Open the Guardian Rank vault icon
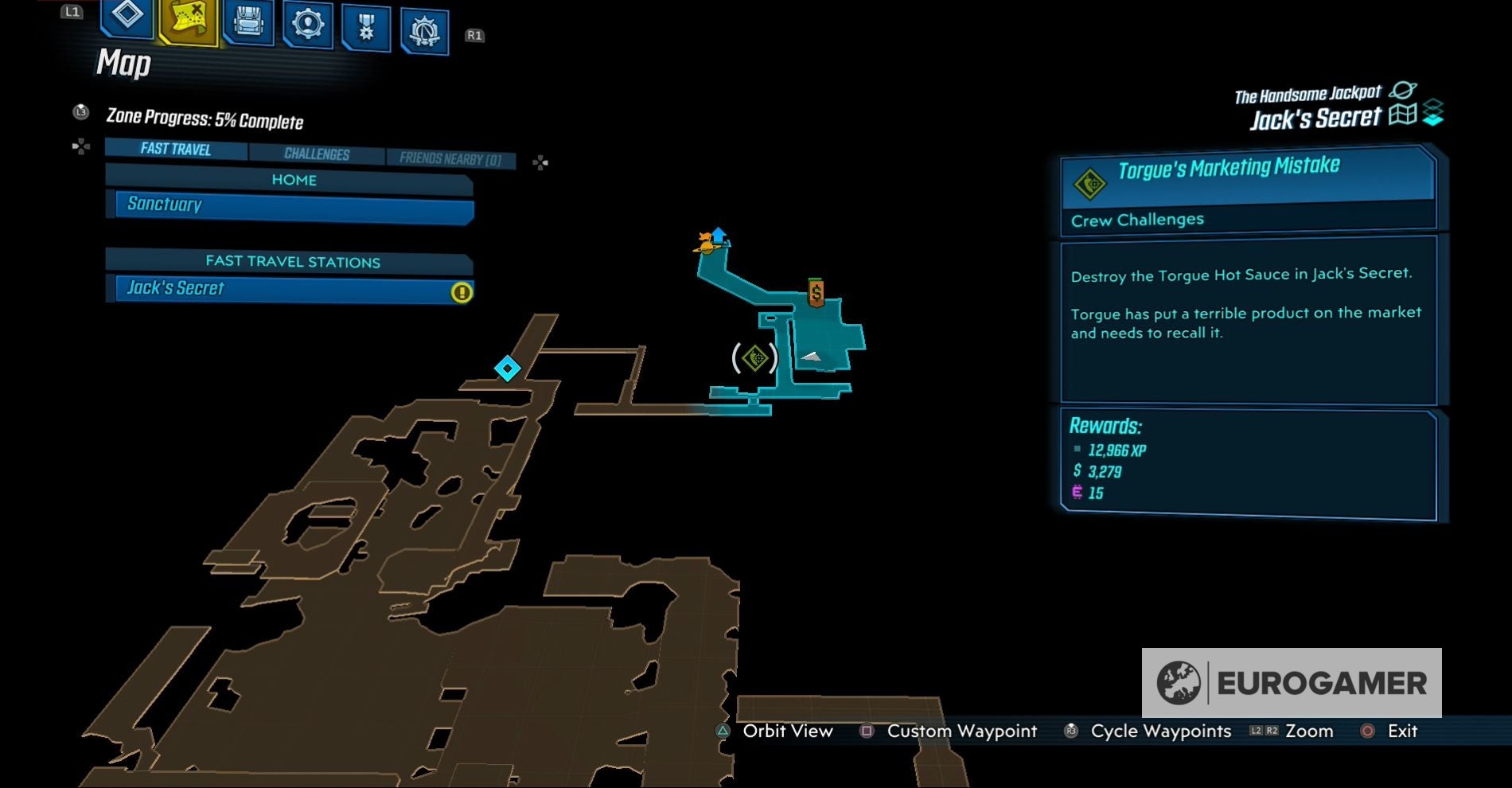Screen dimensions: 1512x788 click(424, 25)
